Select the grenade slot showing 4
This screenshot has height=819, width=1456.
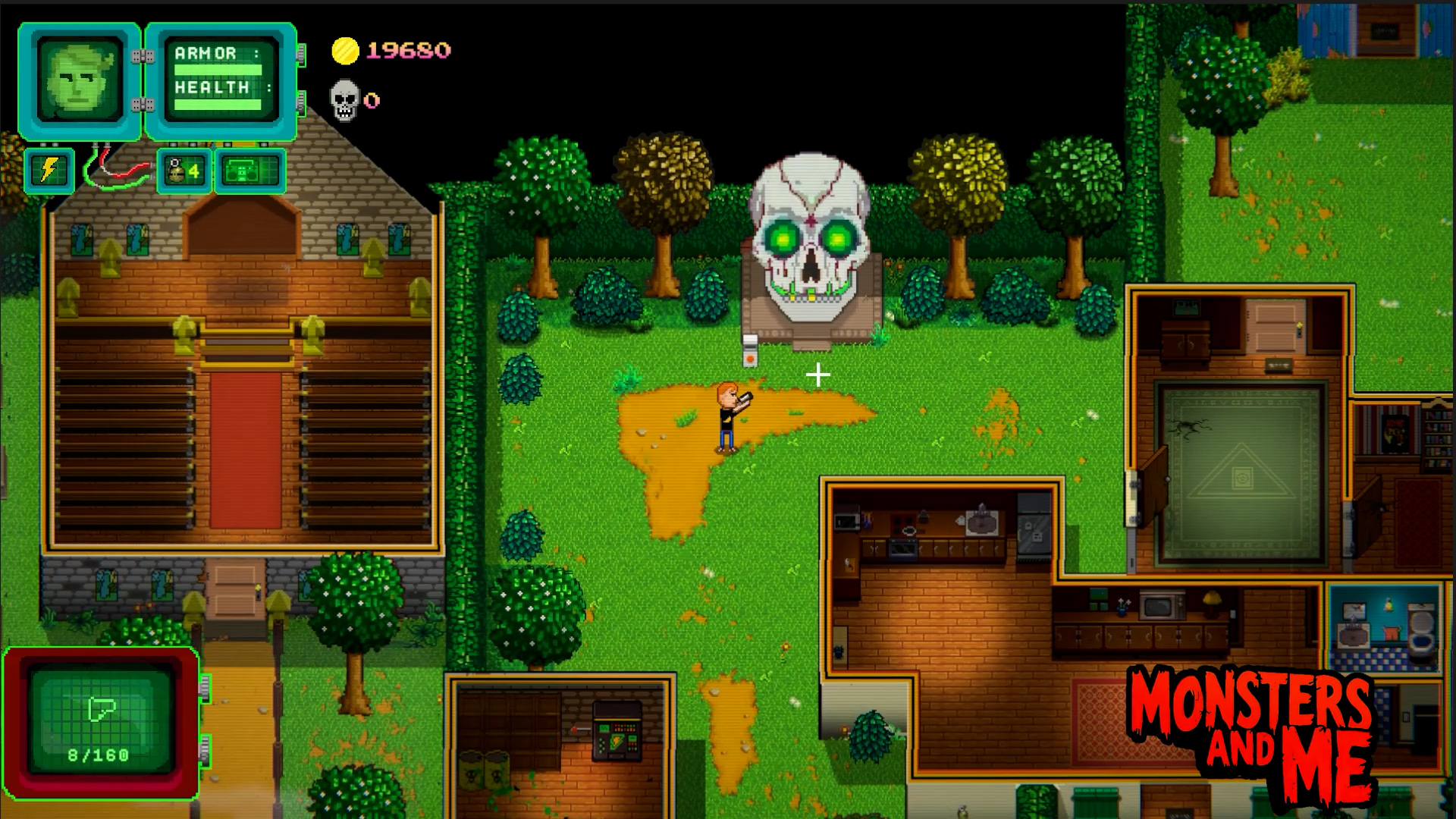[x=184, y=171]
